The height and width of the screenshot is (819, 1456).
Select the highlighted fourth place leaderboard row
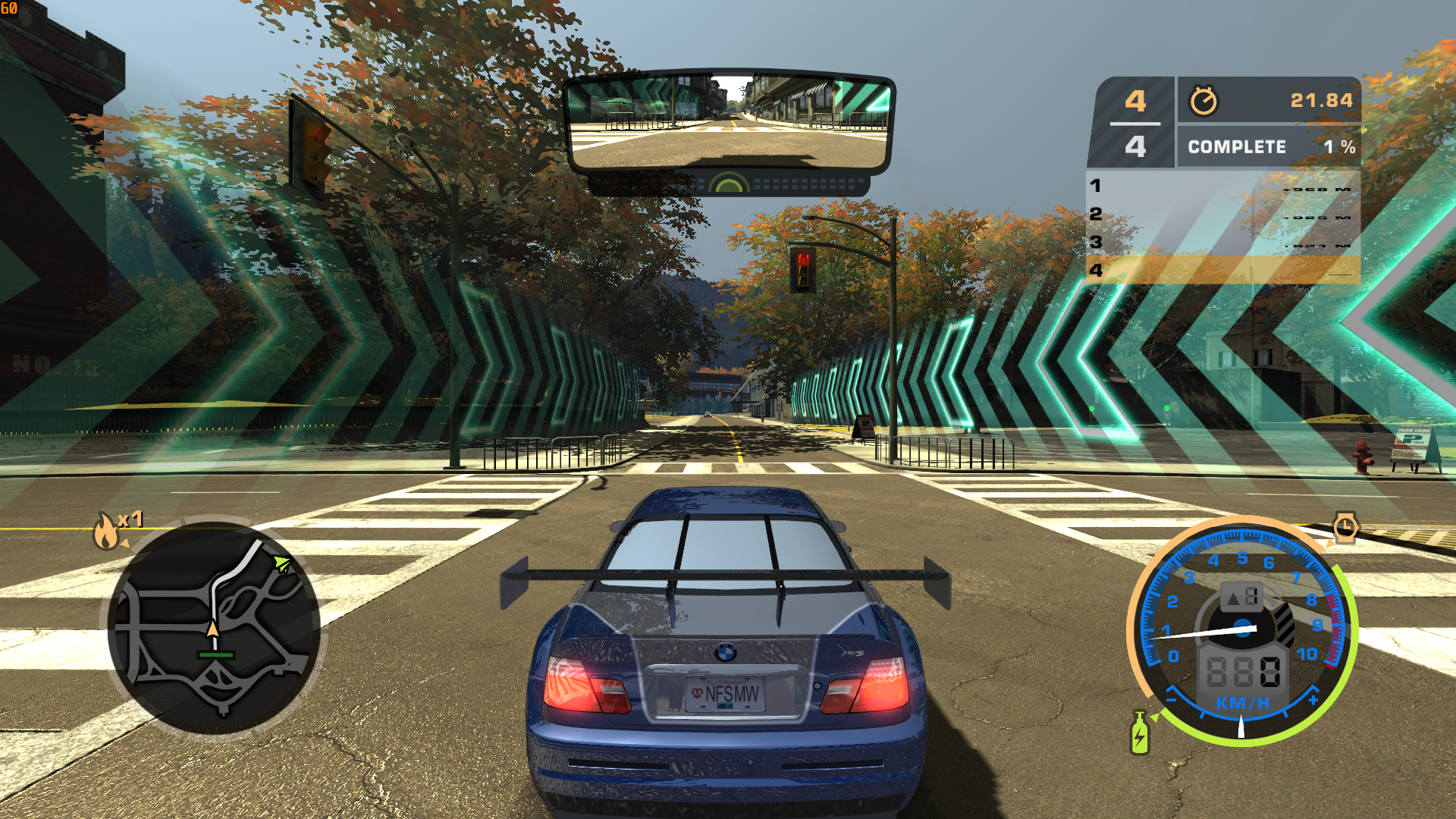(1222, 270)
